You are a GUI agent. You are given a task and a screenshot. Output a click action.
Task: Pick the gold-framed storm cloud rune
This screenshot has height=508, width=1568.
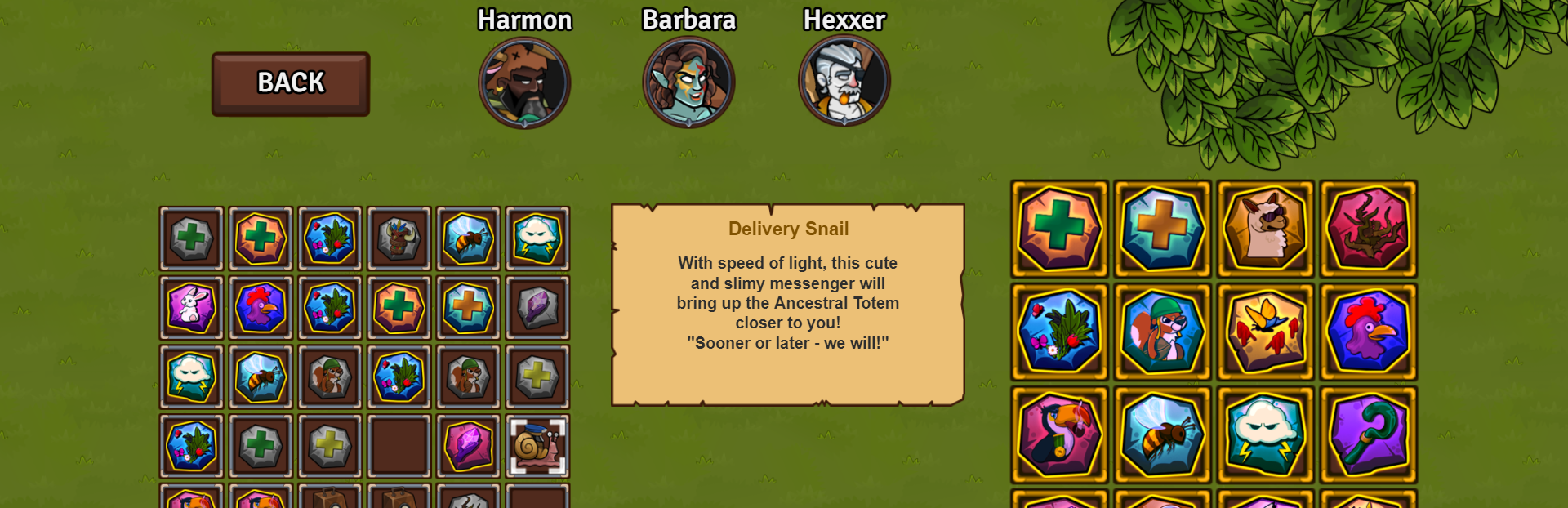point(1265,434)
